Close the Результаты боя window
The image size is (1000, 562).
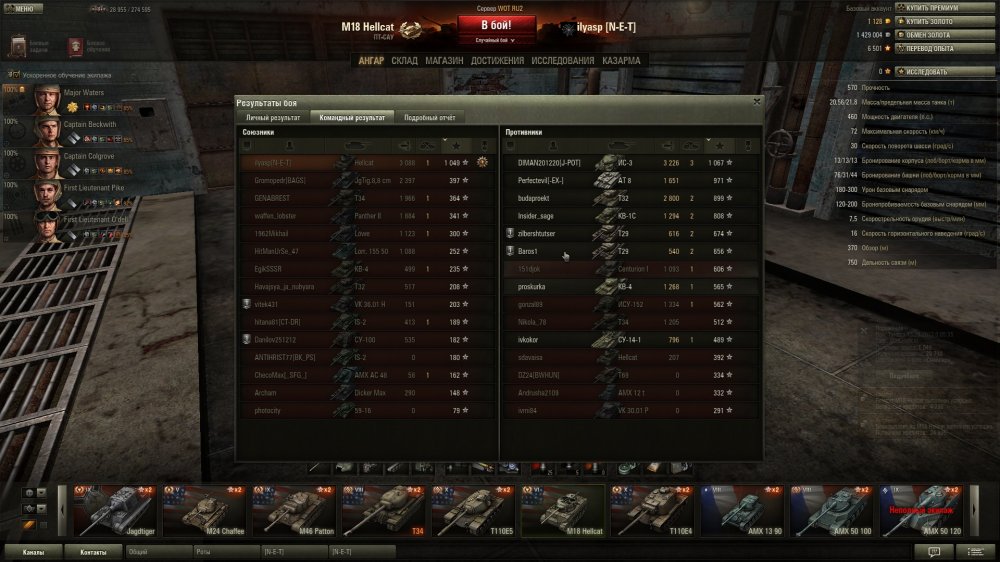[756, 101]
